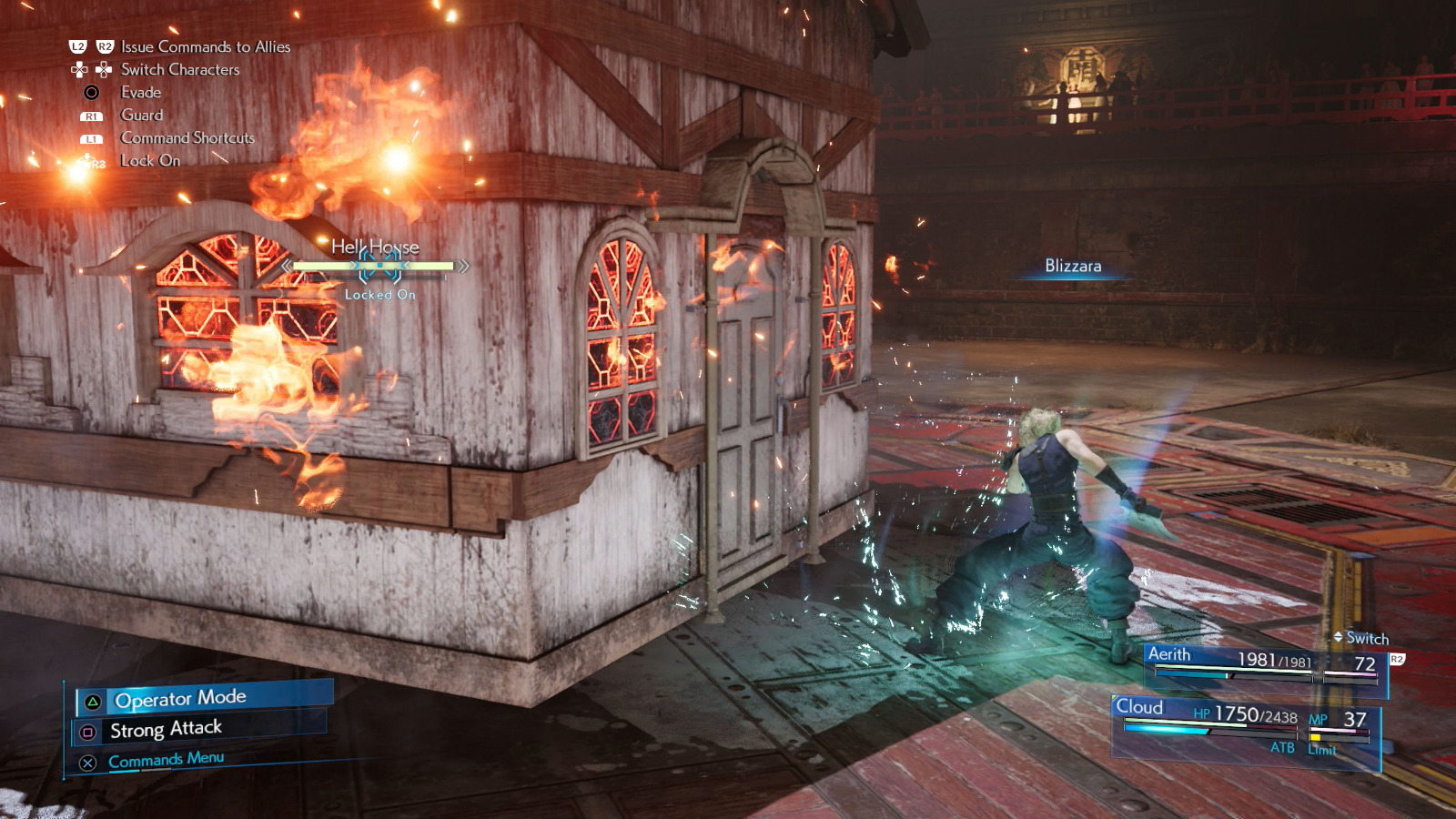
Task: Select the R1 icon beside Guard
Action: click(92, 116)
